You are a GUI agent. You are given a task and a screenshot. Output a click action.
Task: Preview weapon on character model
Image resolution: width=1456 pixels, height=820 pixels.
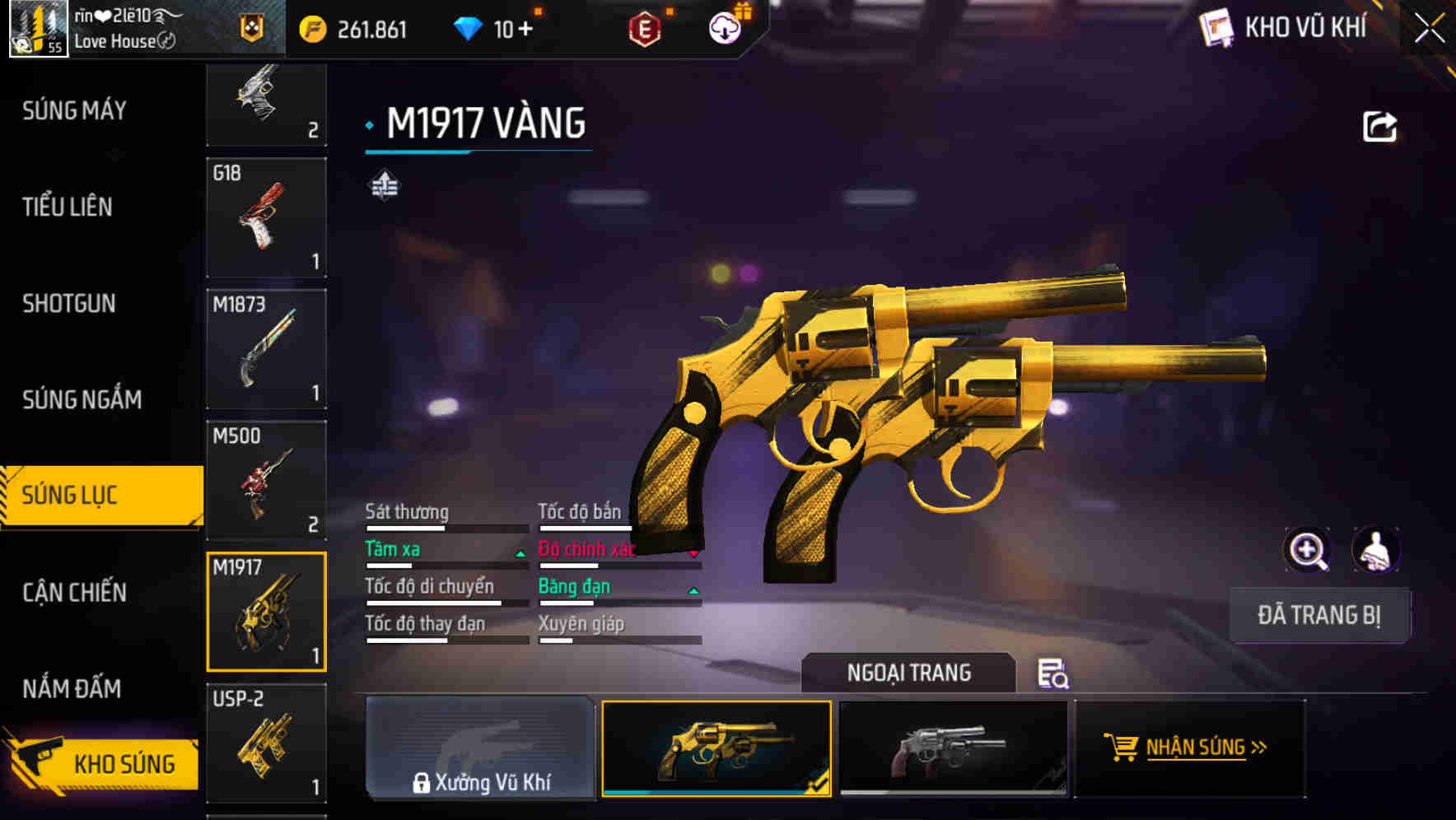[x=1375, y=550]
